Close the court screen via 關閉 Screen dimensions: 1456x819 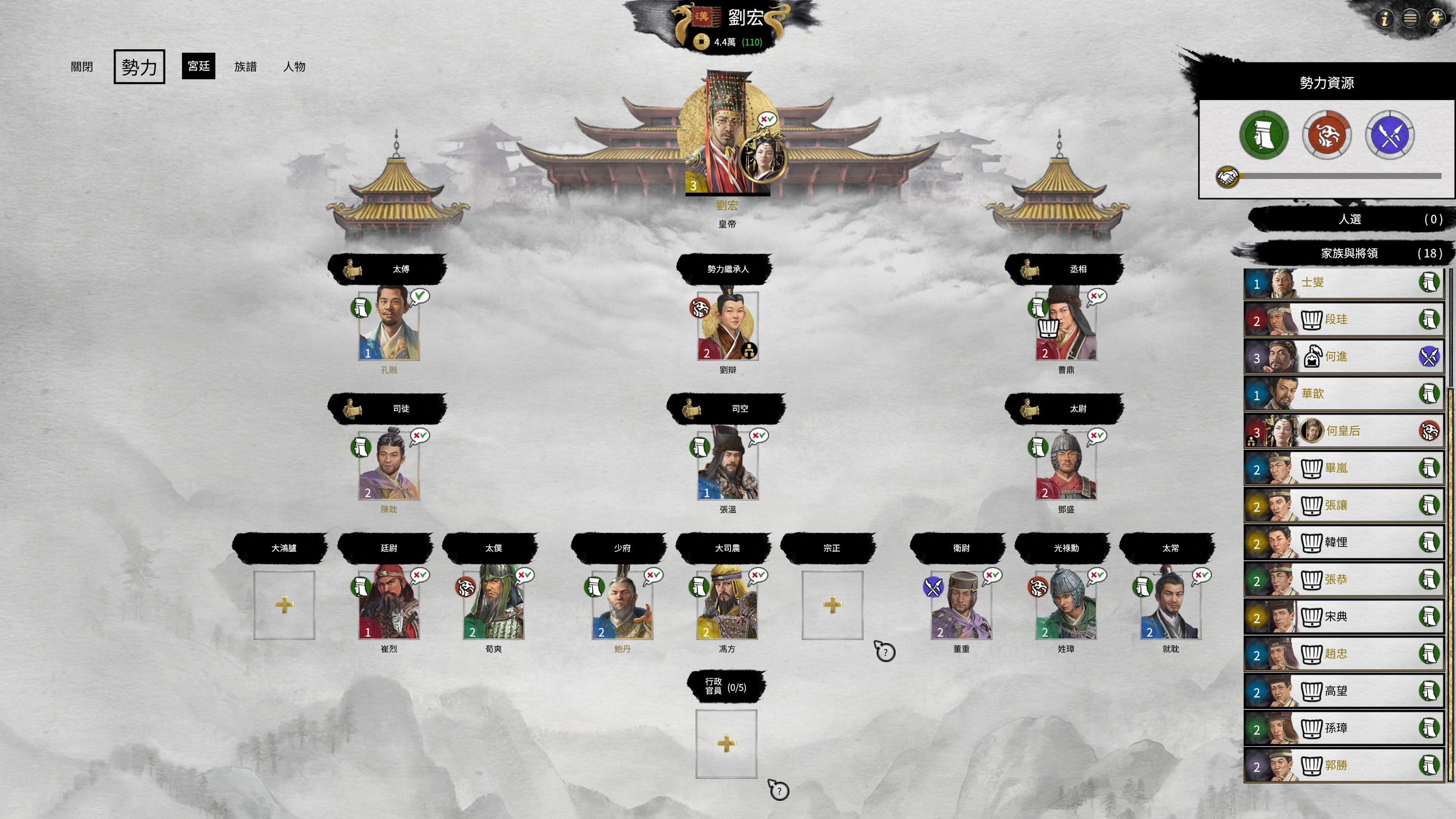[x=81, y=67]
